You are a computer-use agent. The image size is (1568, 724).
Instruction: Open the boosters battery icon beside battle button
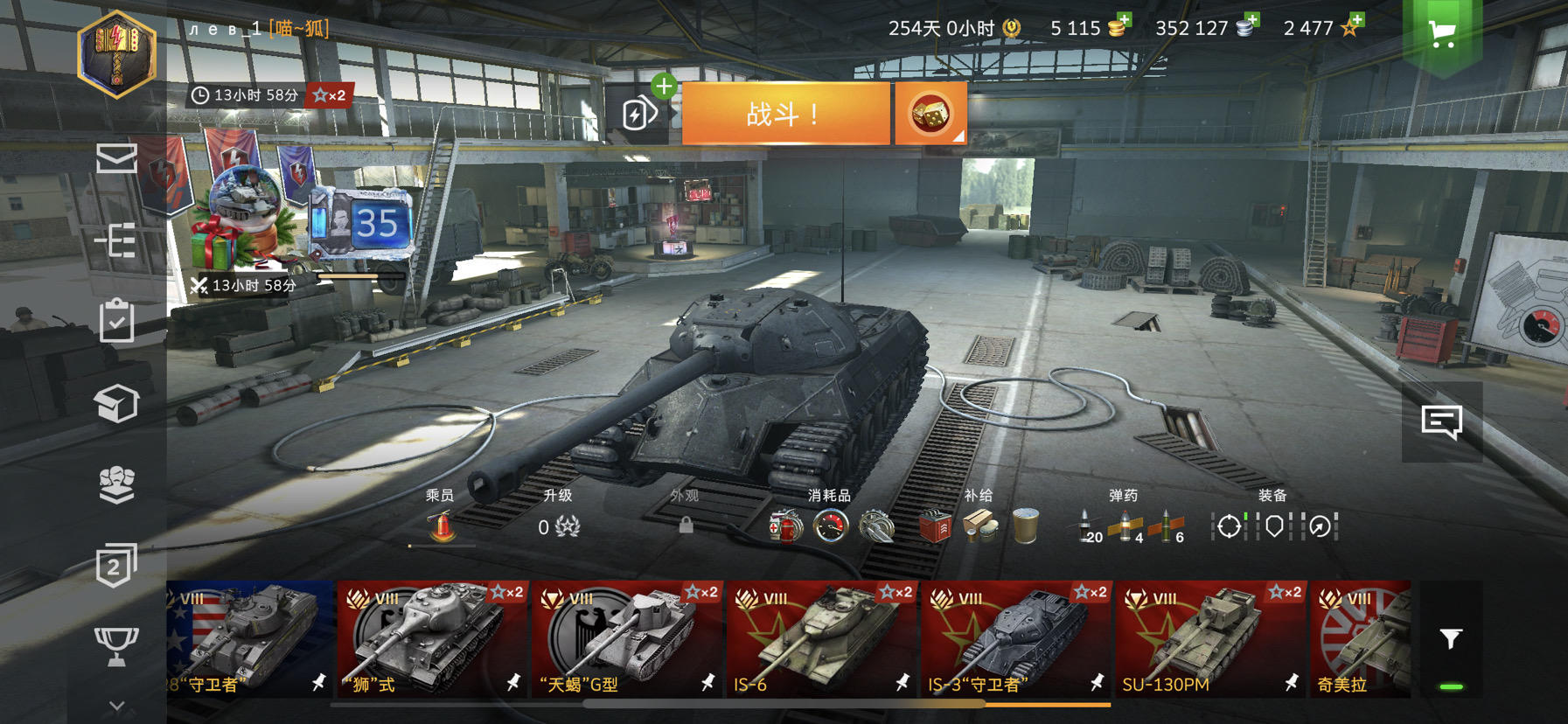[638, 114]
